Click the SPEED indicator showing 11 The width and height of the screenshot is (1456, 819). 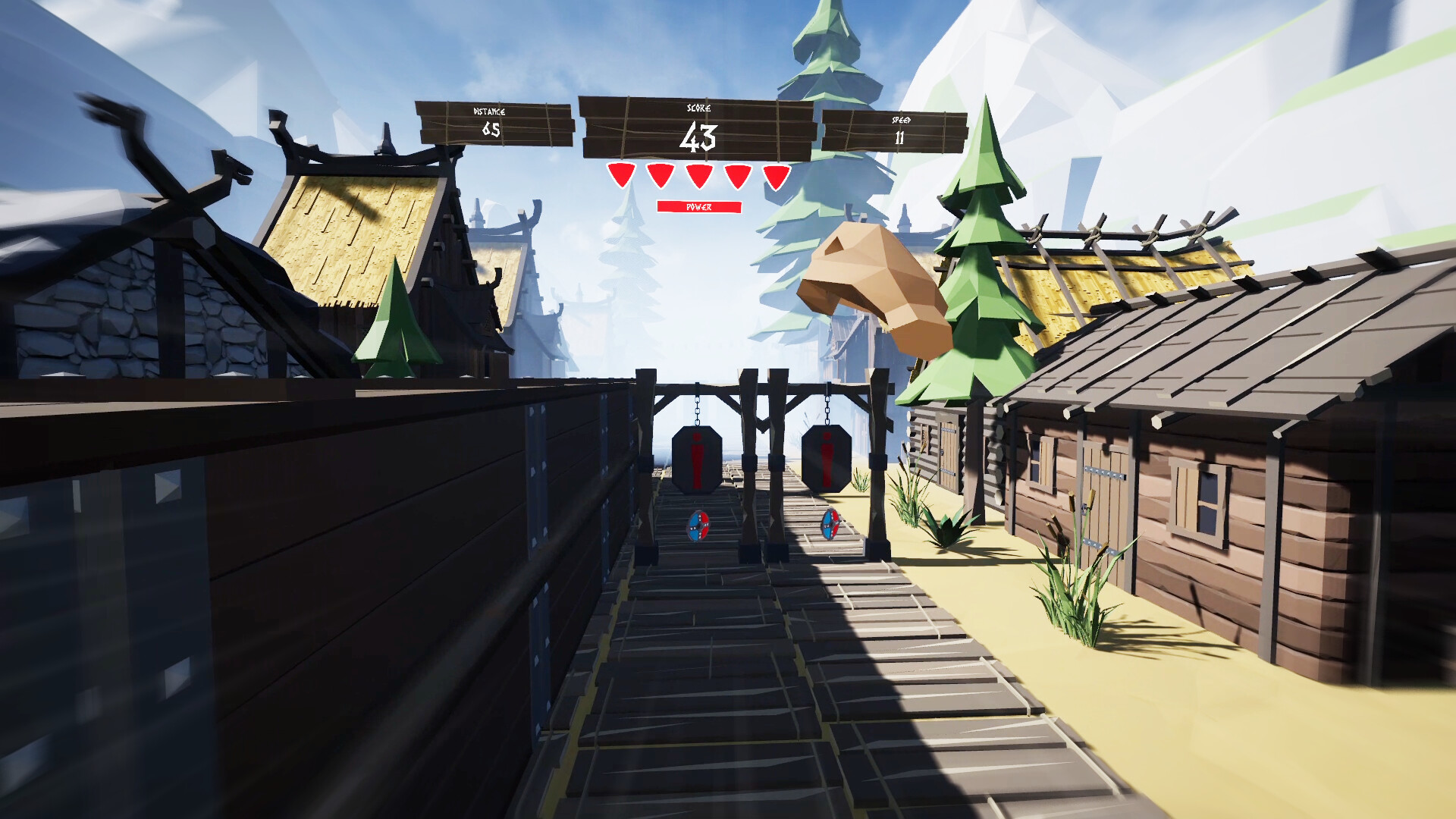[x=901, y=129]
